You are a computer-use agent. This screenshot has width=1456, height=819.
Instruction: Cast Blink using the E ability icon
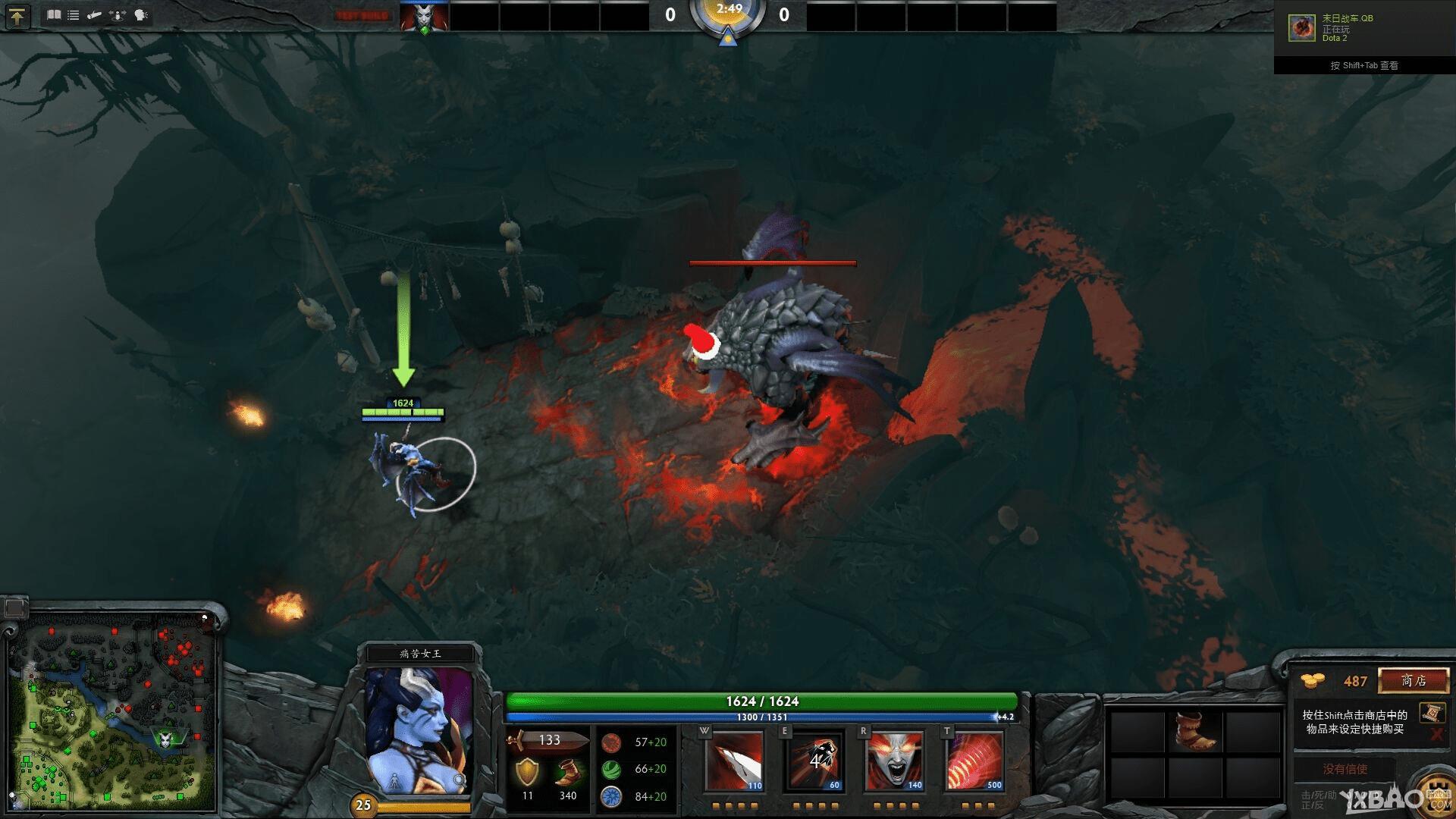(x=814, y=761)
